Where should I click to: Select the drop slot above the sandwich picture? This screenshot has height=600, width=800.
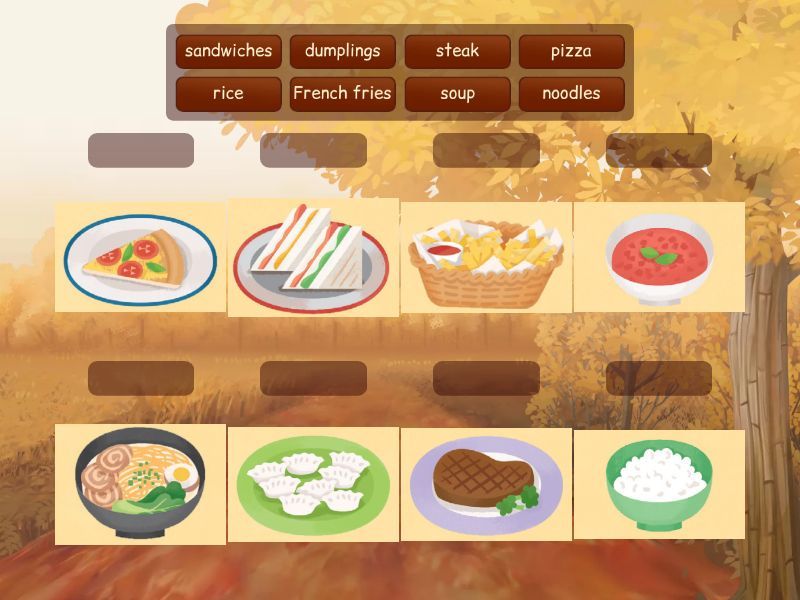[x=313, y=150]
